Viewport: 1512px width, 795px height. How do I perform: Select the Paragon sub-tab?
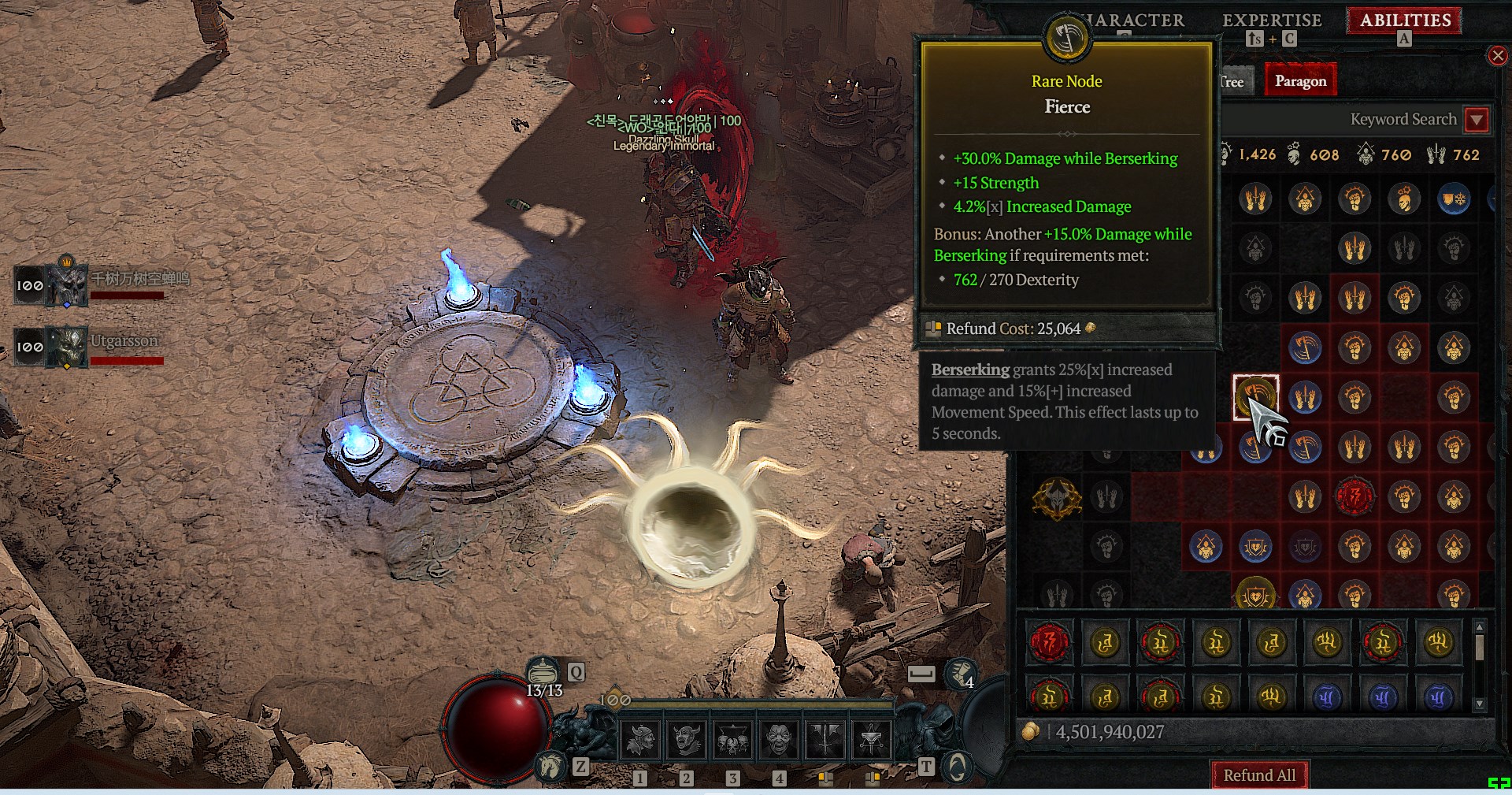click(x=1300, y=81)
